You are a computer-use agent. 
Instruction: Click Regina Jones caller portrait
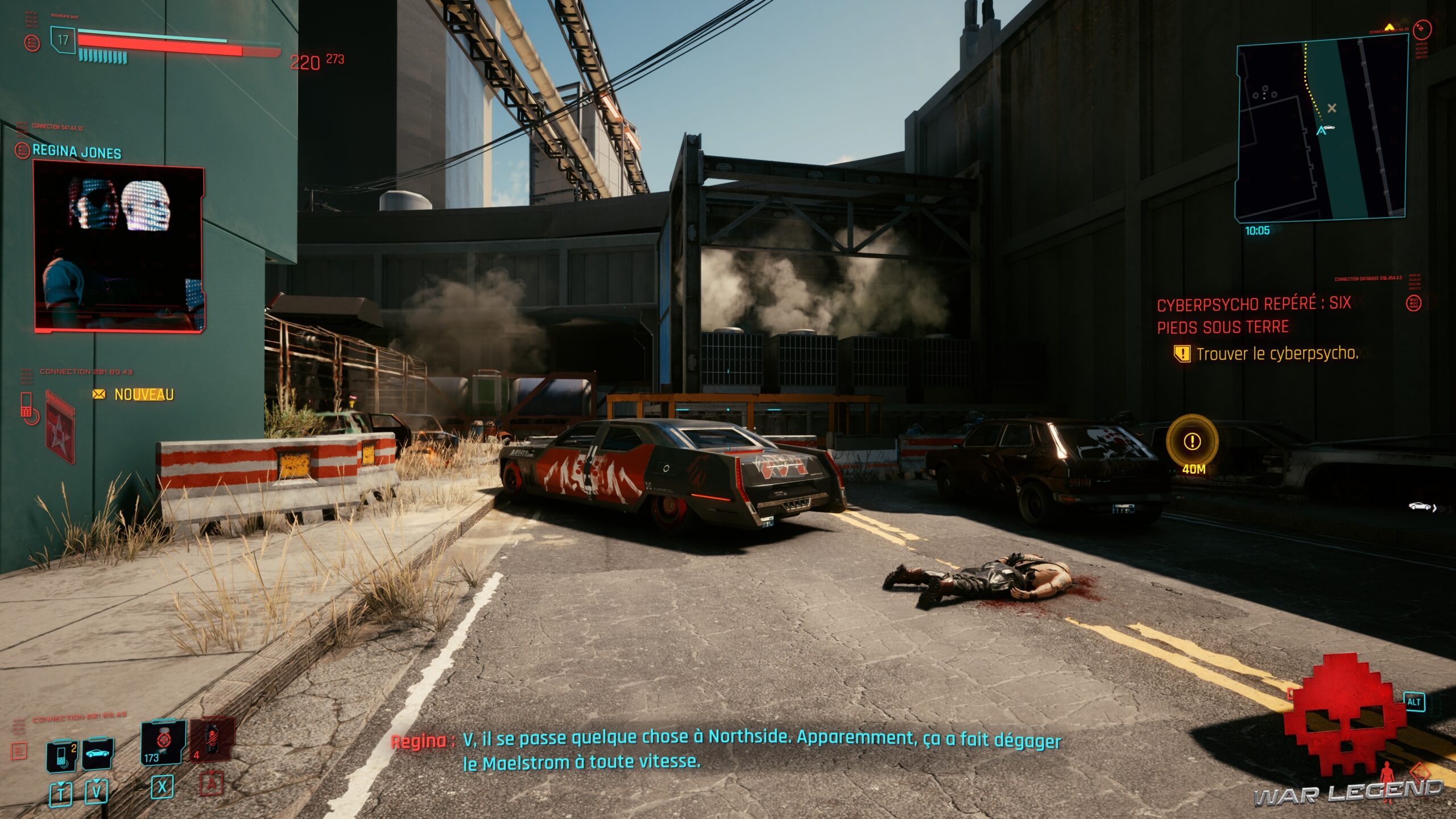coord(119,247)
